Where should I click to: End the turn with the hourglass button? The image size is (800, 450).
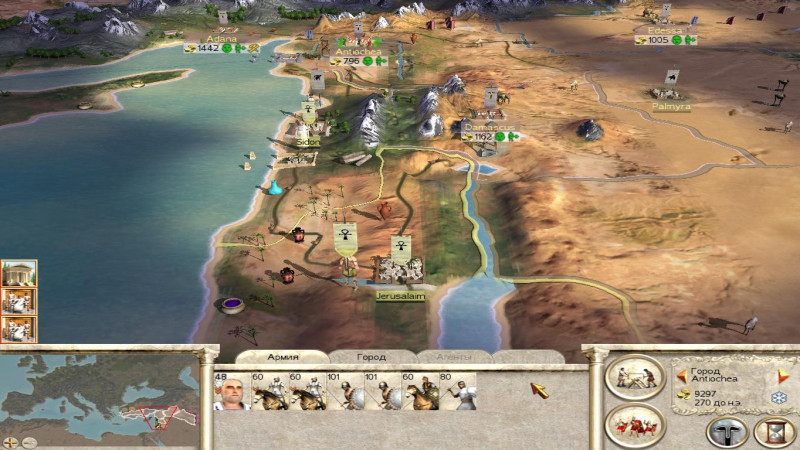[773, 432]
